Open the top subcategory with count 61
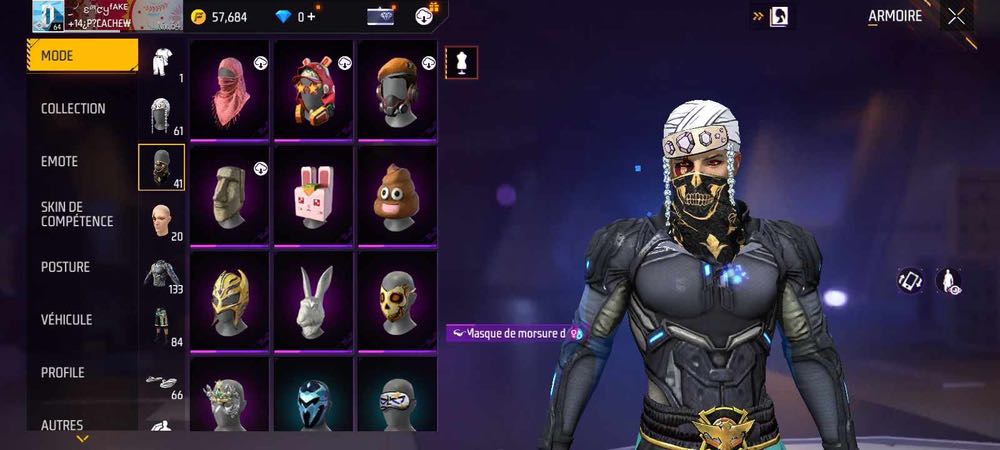Viewport: 1000px width, 450px height. (162, 116)
